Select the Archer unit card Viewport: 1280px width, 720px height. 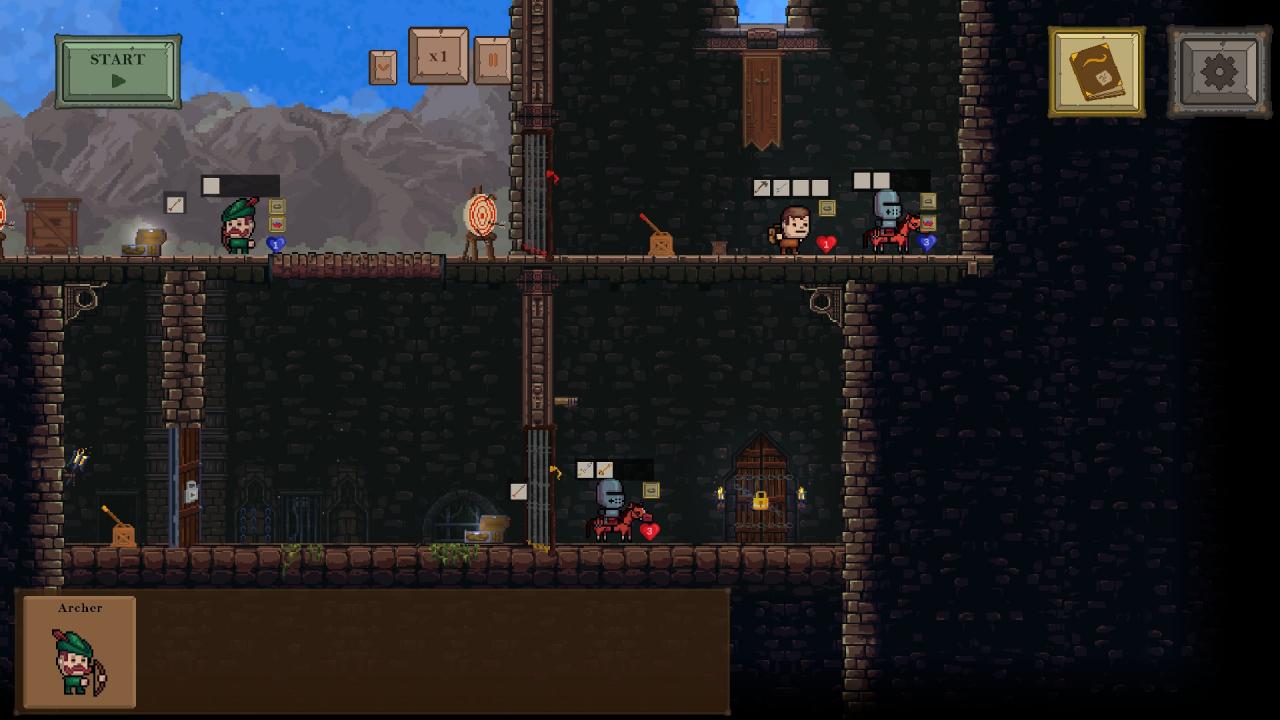click(x=80, y=652)
